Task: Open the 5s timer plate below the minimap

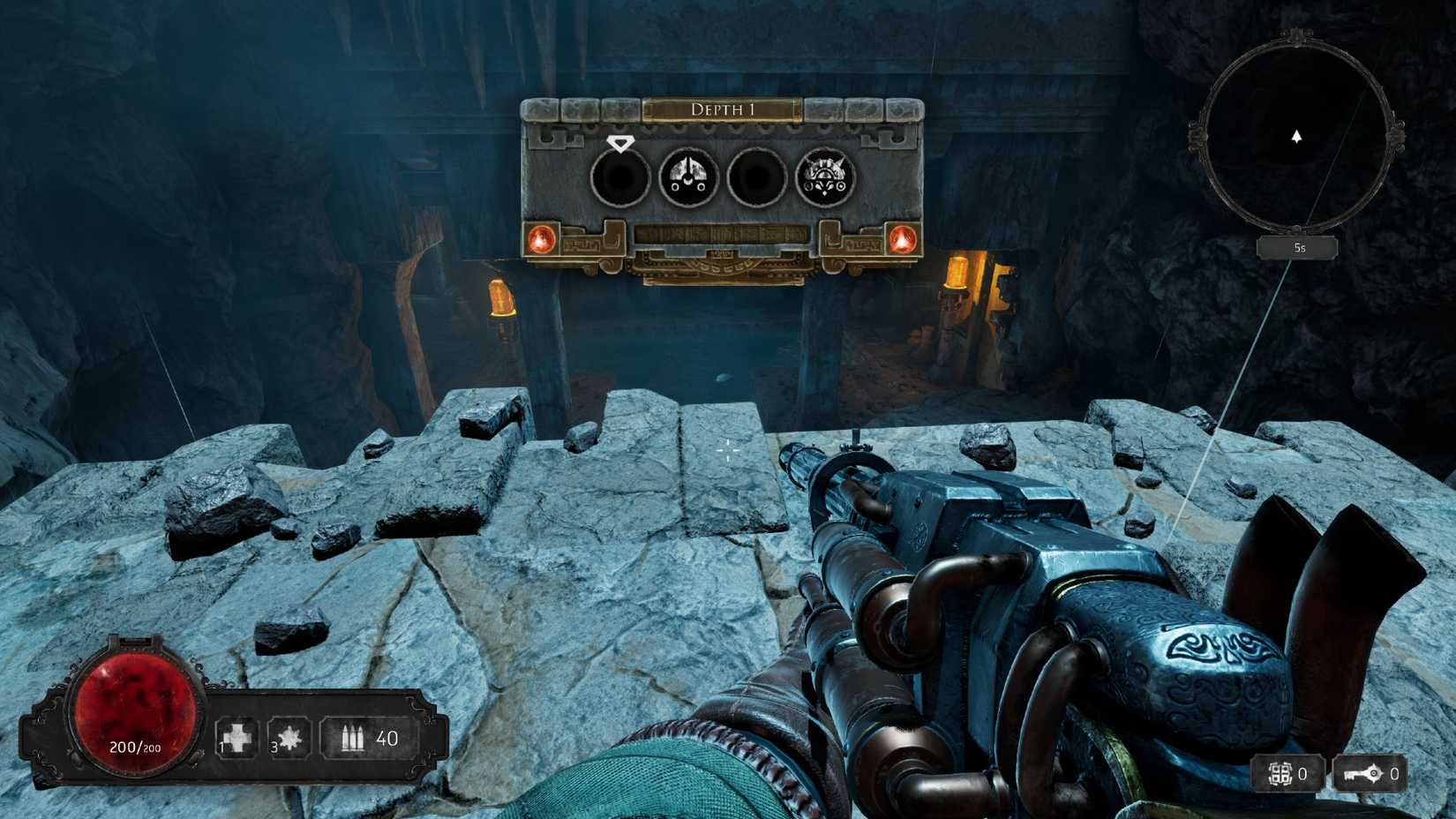Action: (1297, 248)
